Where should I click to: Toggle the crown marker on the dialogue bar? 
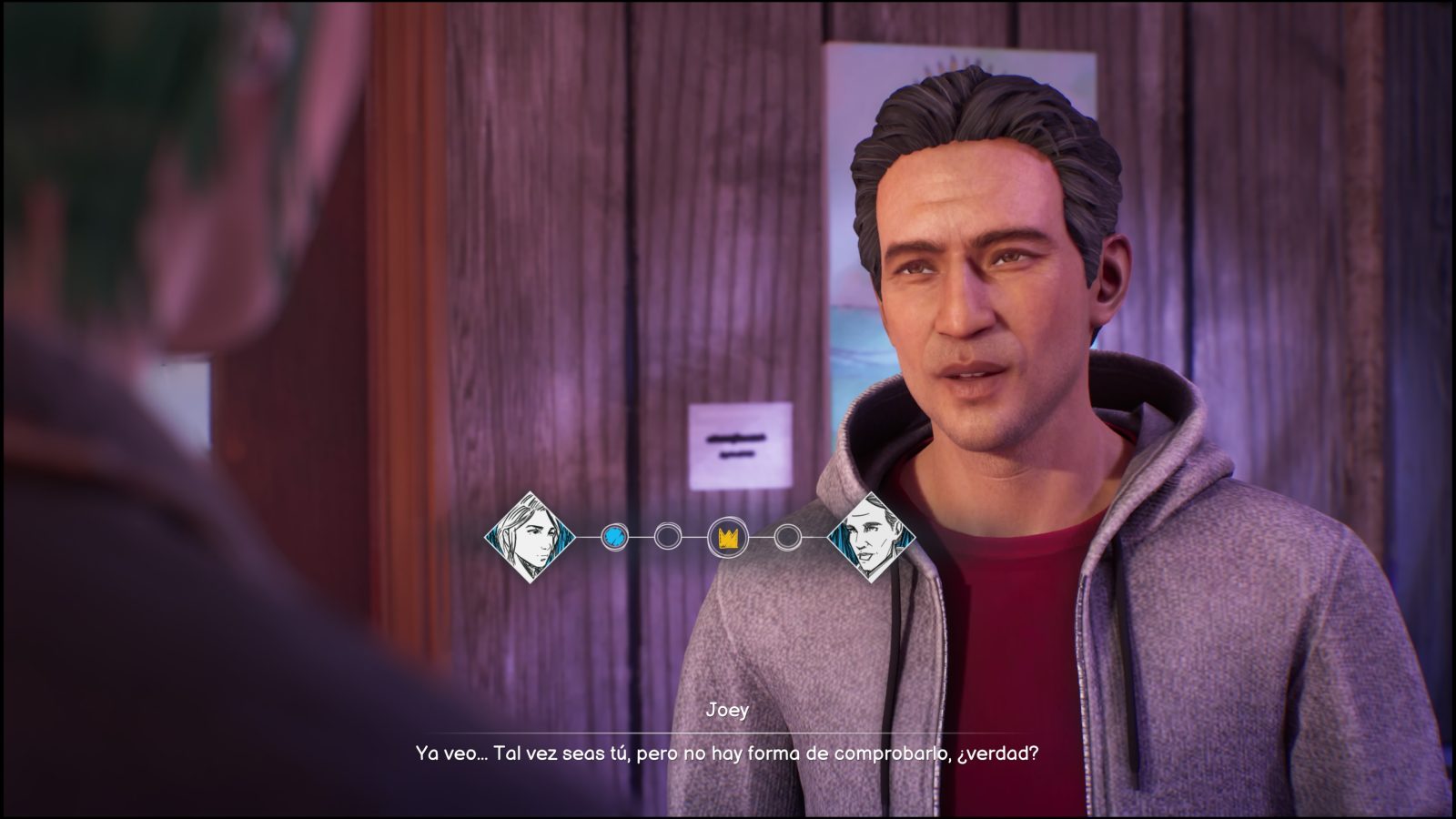727,538
